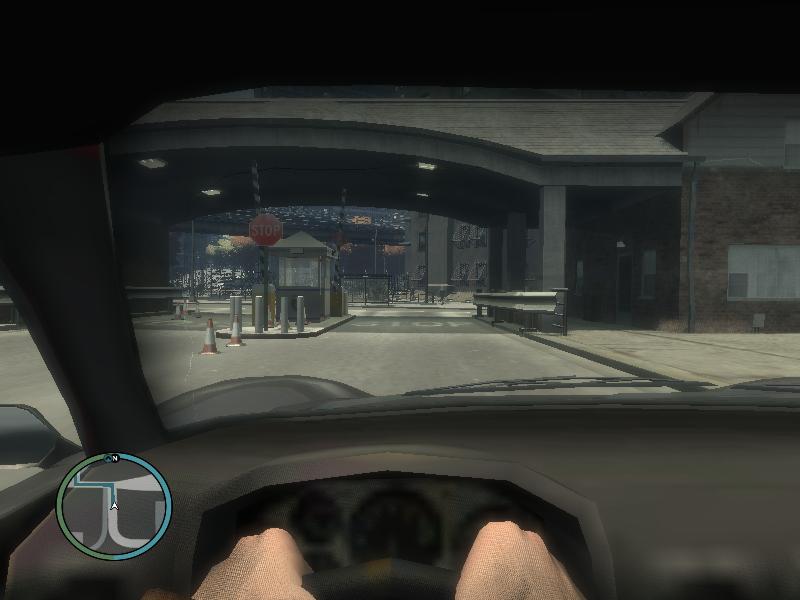The image size is (800, 600).
Task: Click the circular radar minimap
Action: (114, 506)
